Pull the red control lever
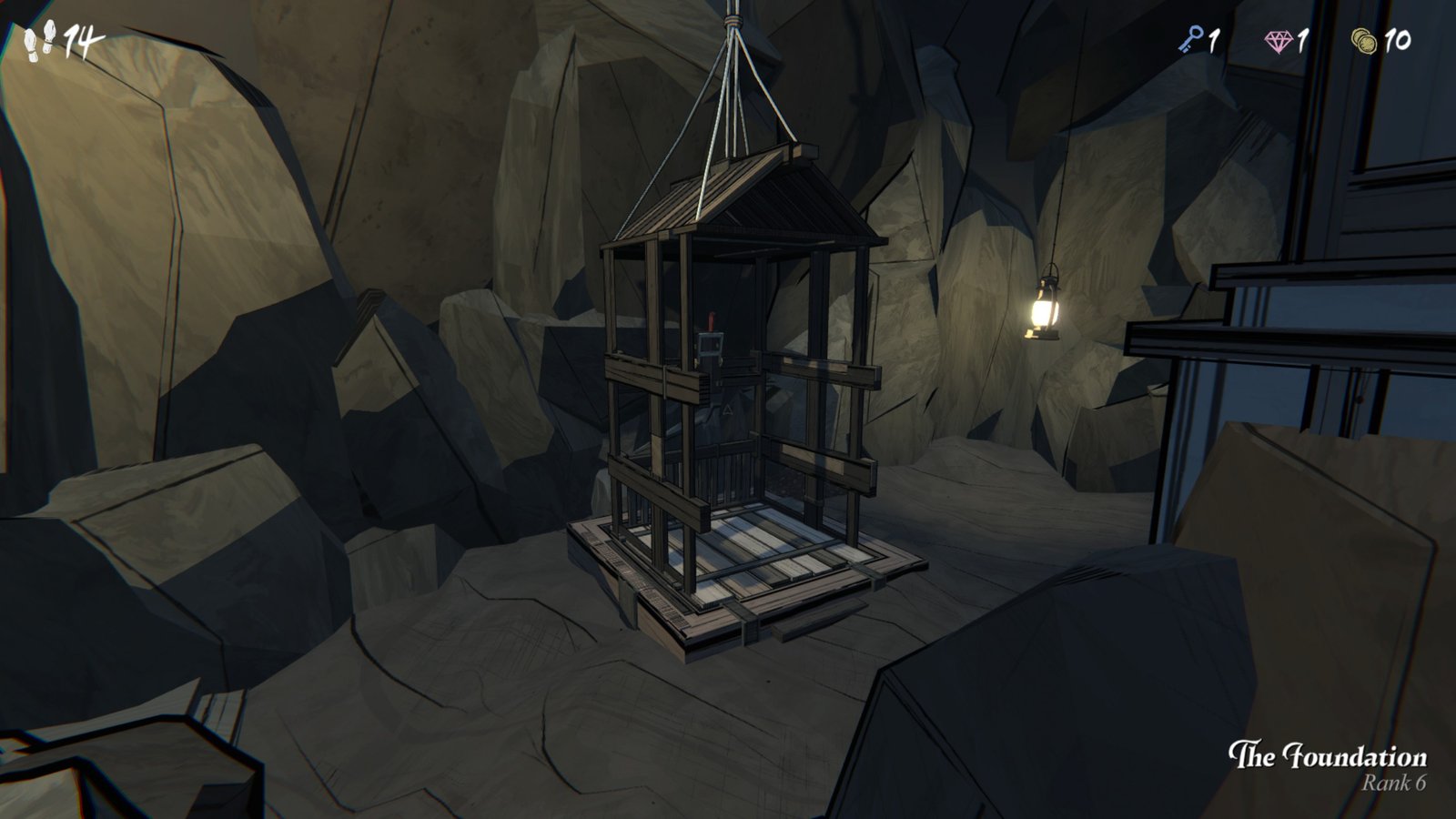1456x819 pixels. (x=713, y=323)
